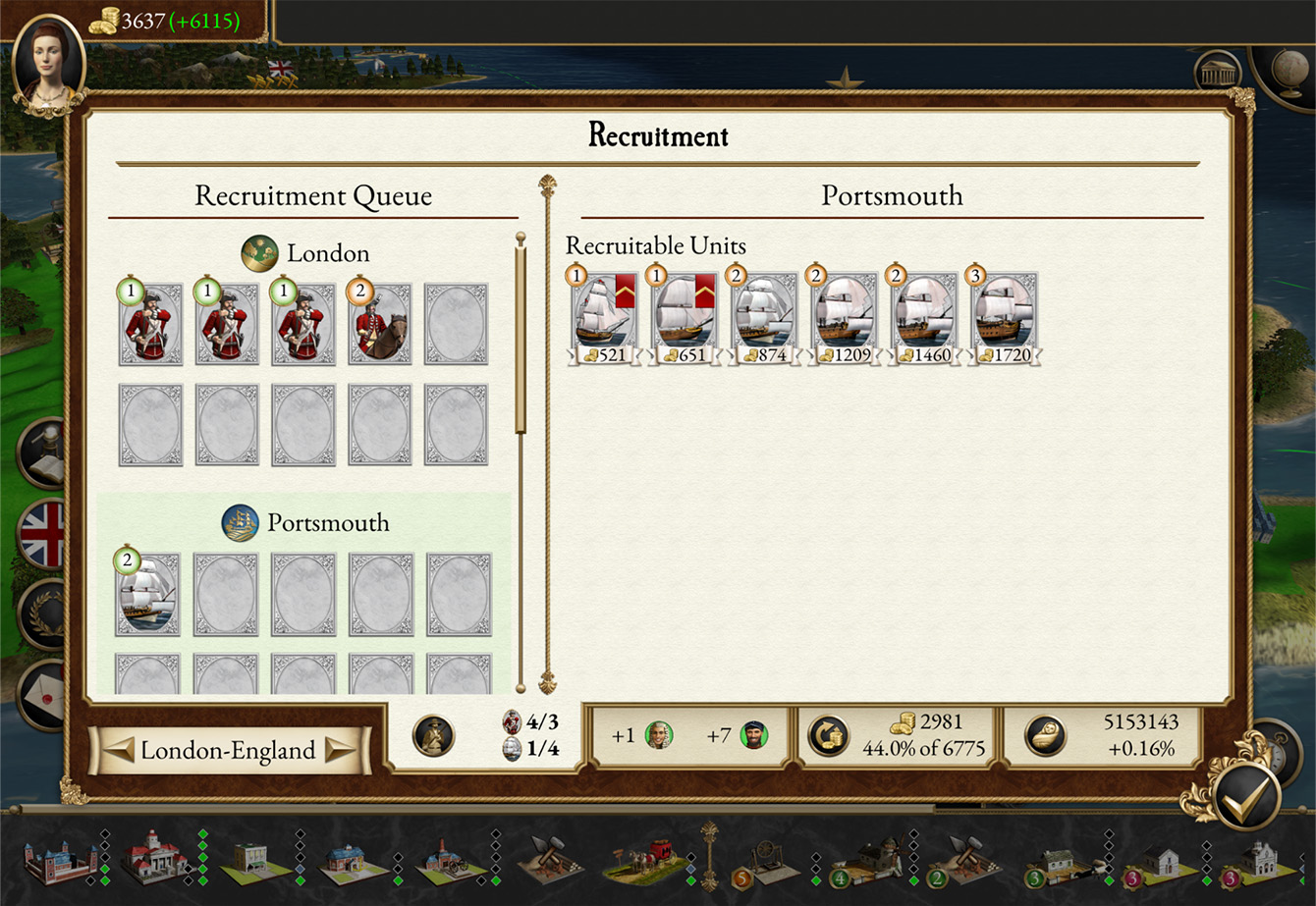The height and width of the screenshot is (906, 1316).
Task: Select the general silhouette icon
Action: 432,735
